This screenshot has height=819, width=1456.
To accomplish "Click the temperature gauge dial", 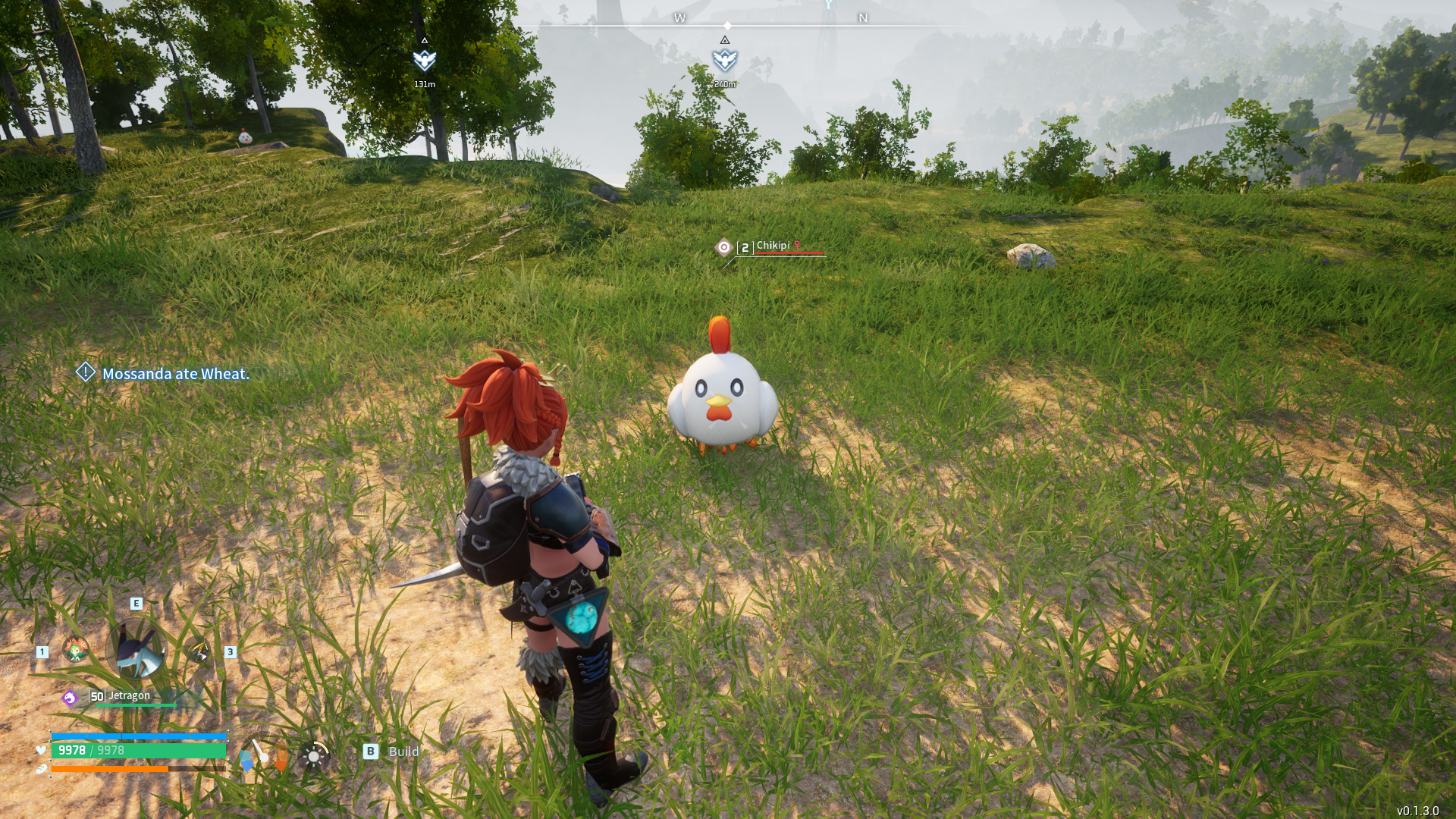I will 263,755.
